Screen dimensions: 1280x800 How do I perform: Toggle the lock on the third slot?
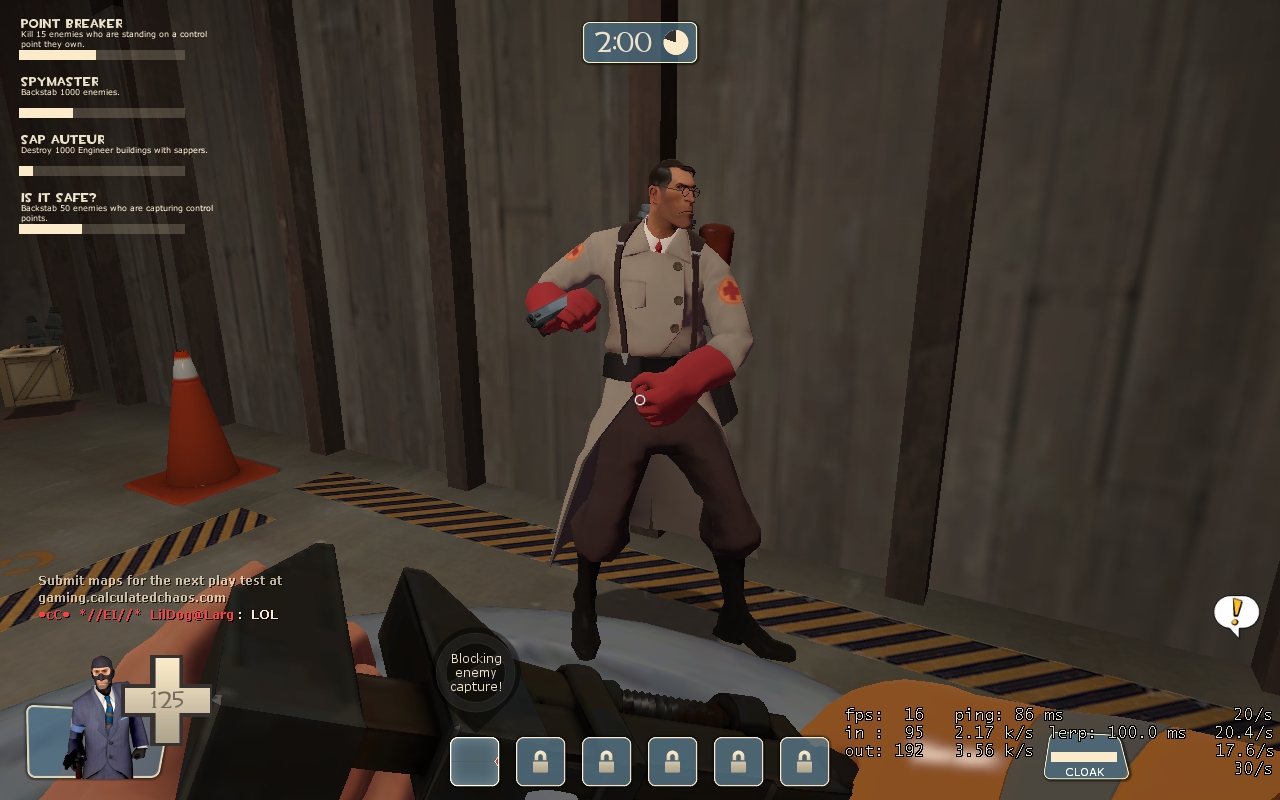pyautogui.click(x=606, y=761)
